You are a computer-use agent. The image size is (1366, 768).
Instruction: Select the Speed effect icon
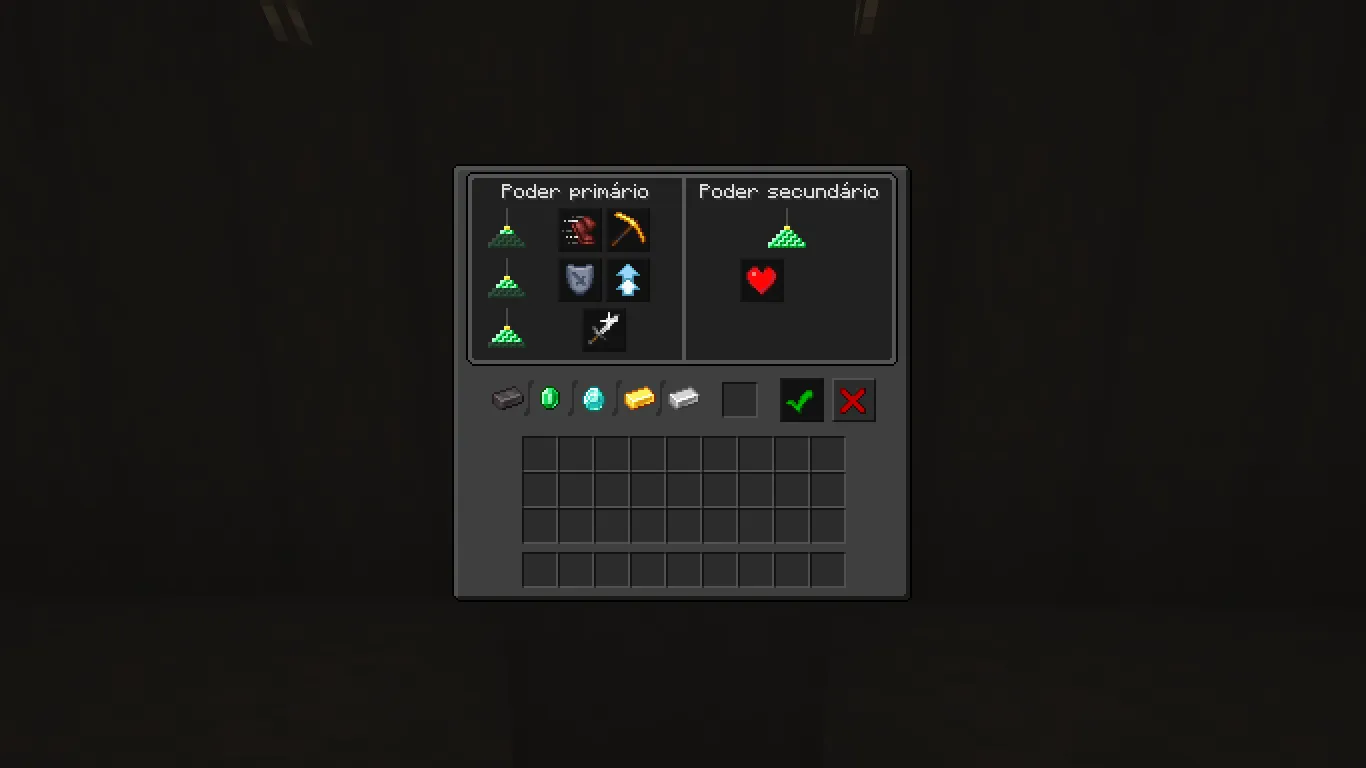pos(581,229)
